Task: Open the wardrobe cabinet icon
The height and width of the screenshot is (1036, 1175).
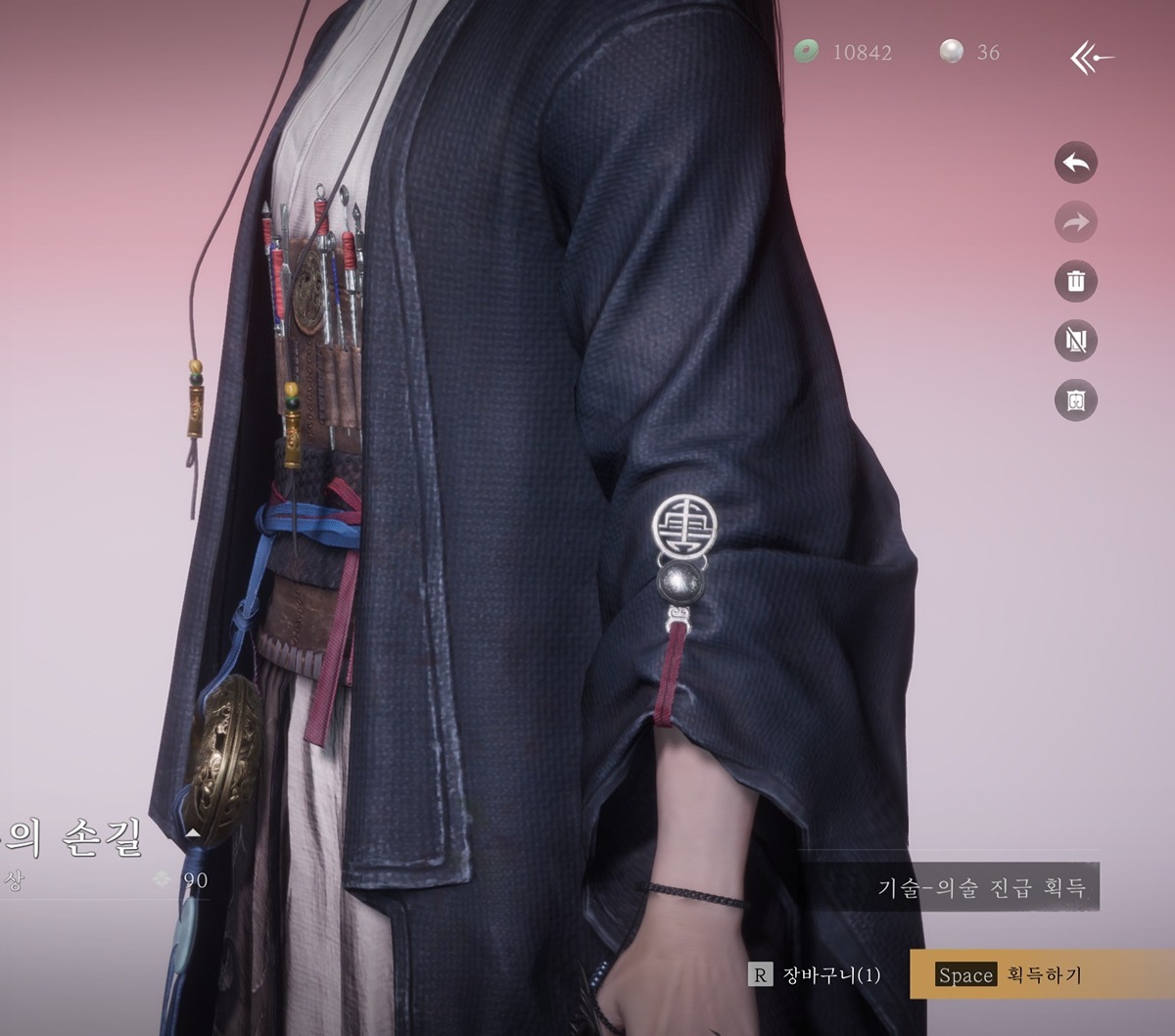Action: tap(1076, 400)
